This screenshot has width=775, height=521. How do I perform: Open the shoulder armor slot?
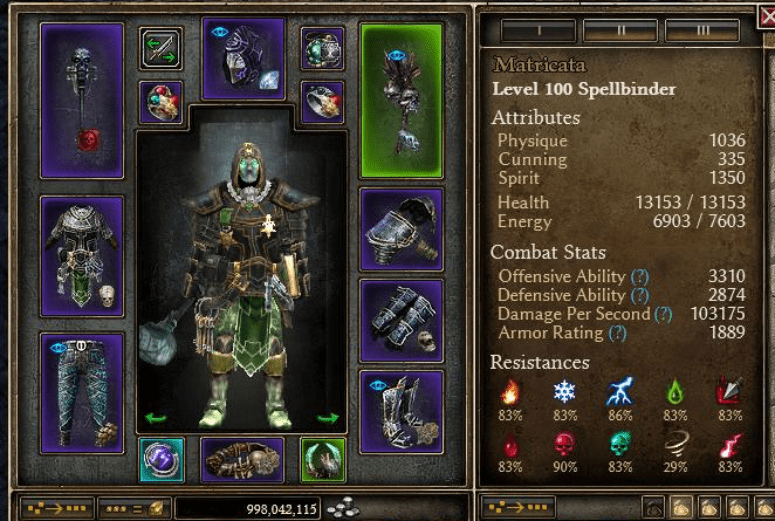click(401, 229)
